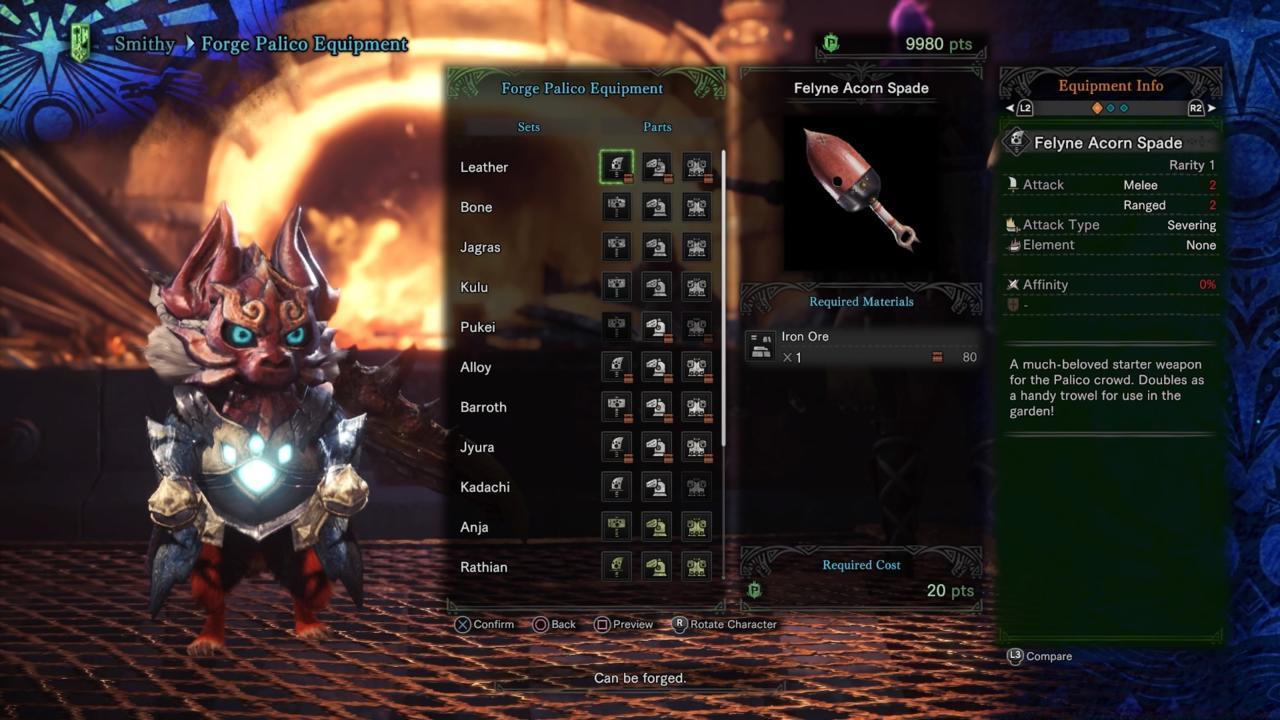
Task: Switch to the Sets column header
Action: (x=528, y=127)
